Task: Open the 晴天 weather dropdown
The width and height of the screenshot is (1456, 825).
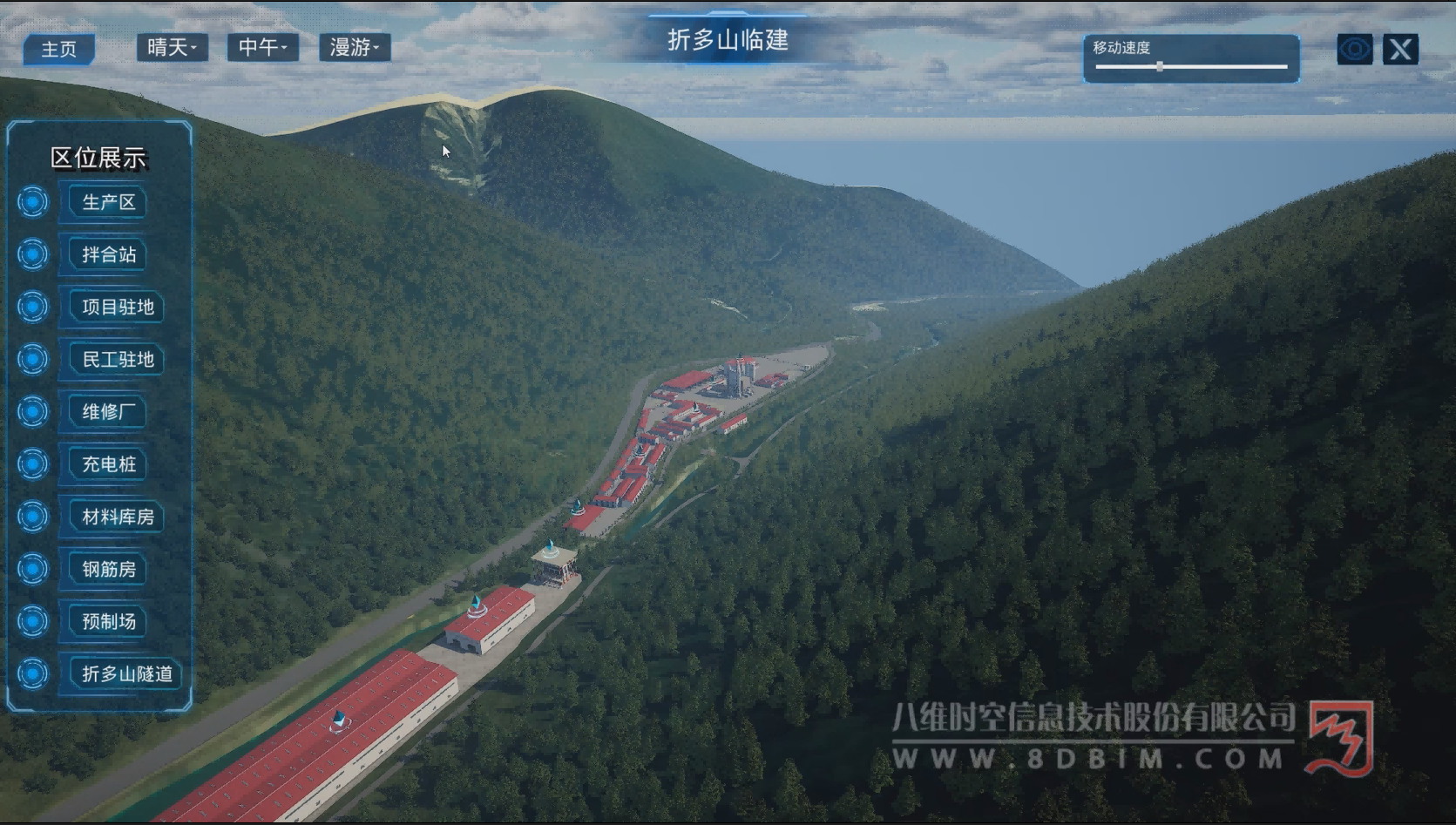Action: [172, 47]
